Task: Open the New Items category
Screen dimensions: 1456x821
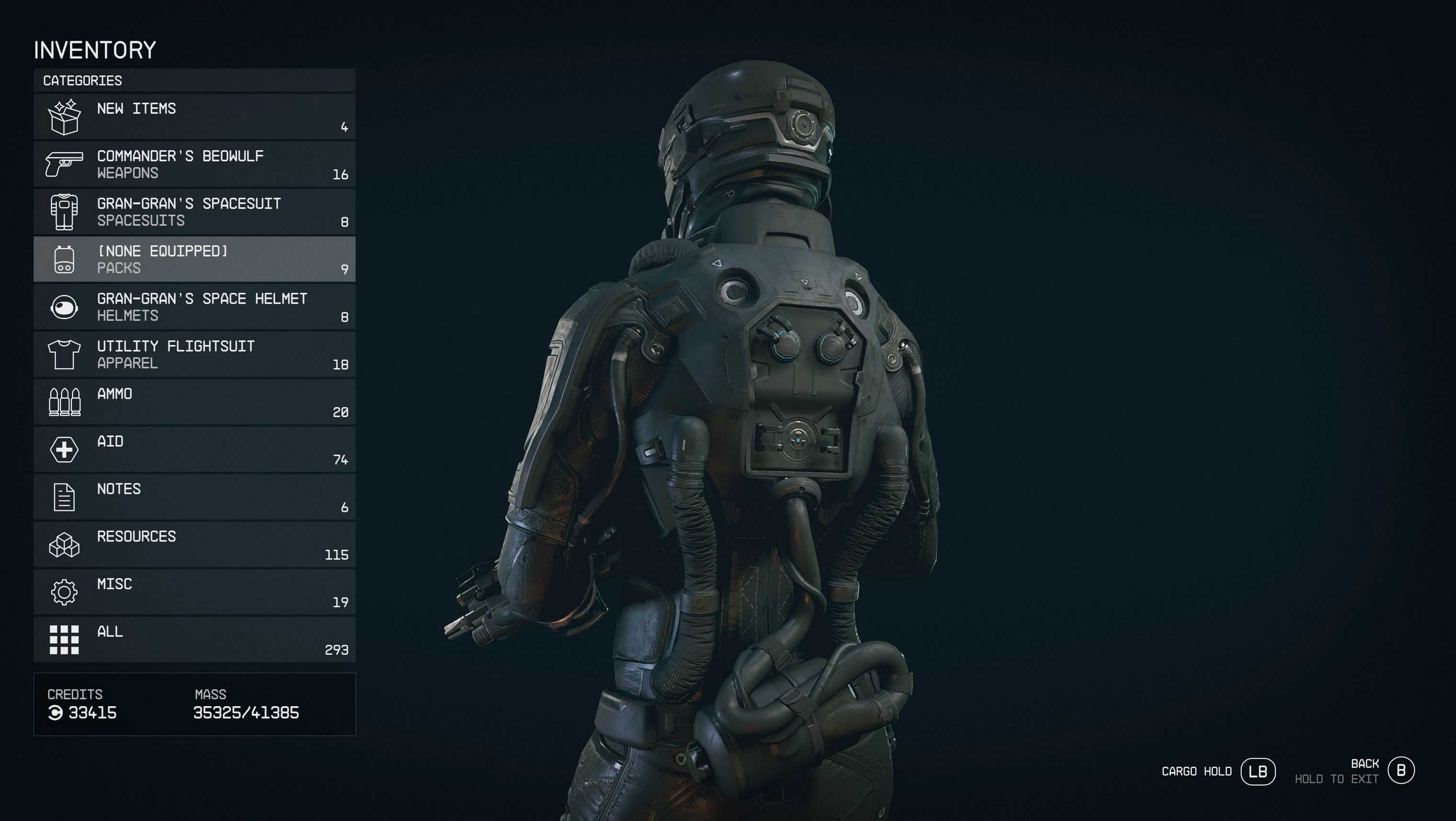Action: click(x=194, y=117)
